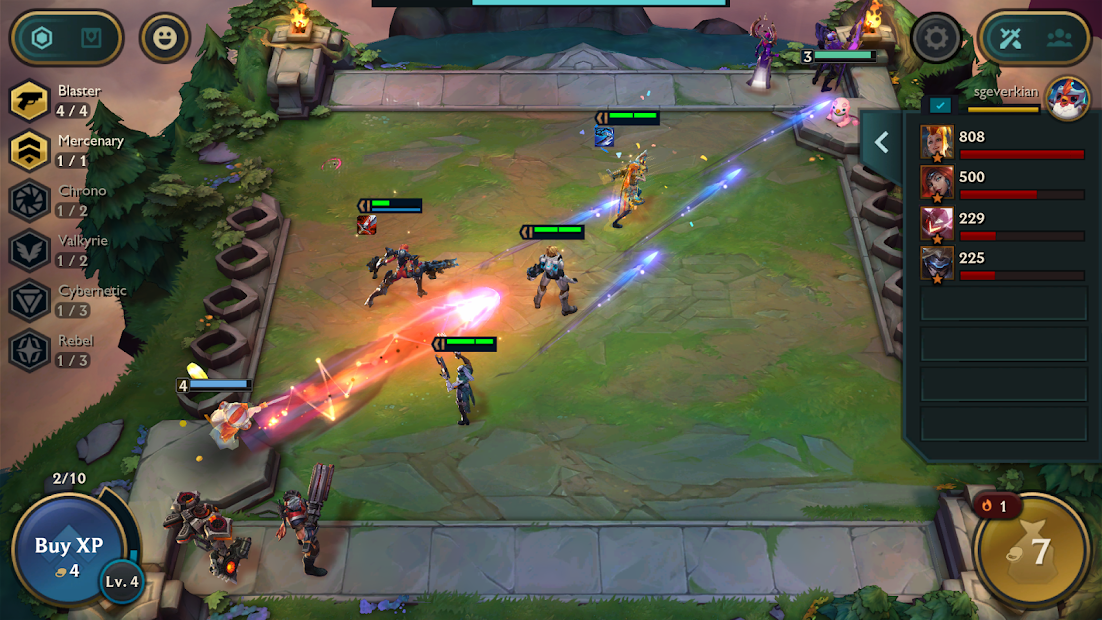Collapse the scoreboard with the arrow
This screenshot has height=620, width=1102.
click(881, 143)
